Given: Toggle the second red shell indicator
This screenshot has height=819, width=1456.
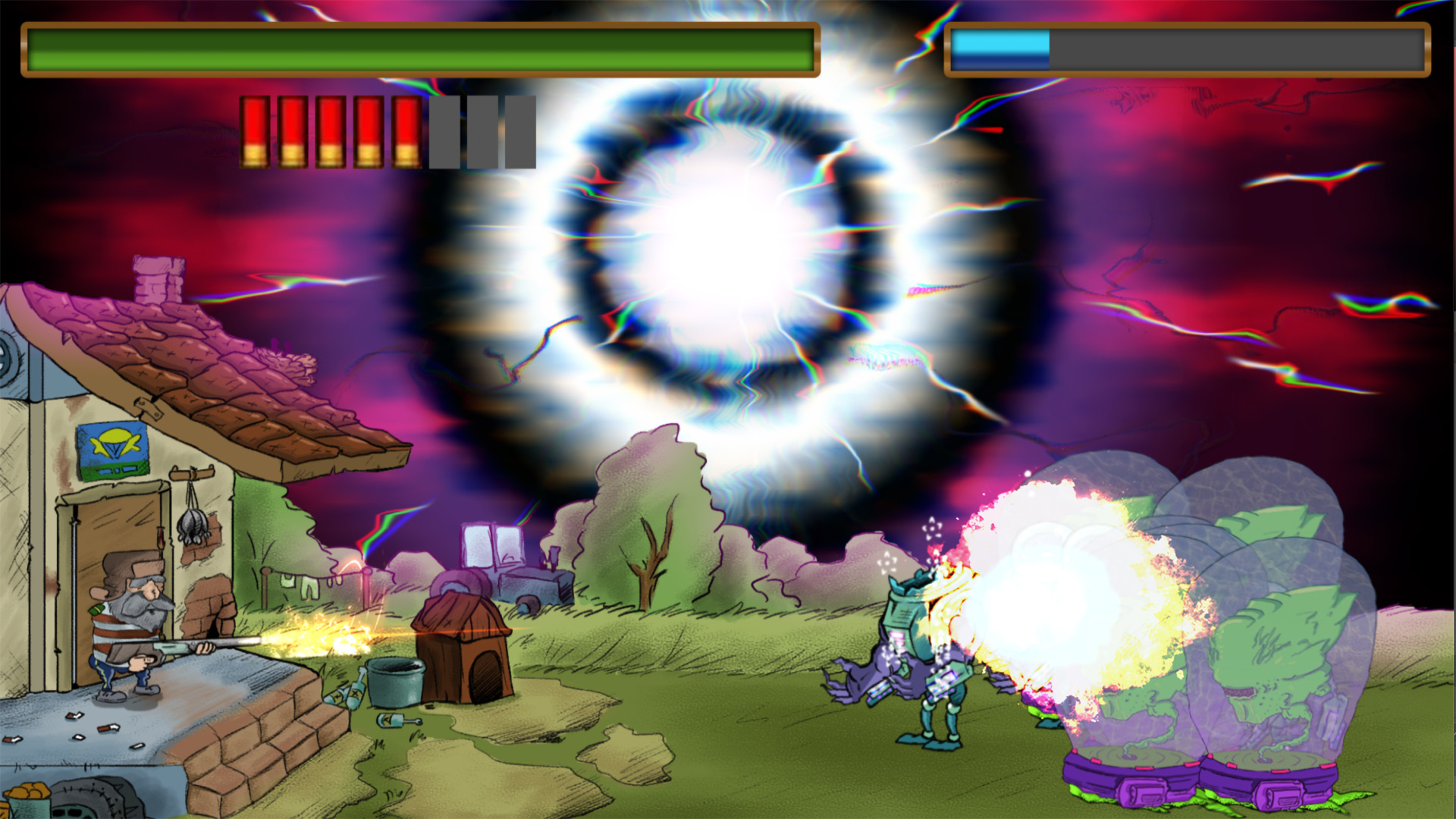Looking at the screenshot, I should coord(293,133).
